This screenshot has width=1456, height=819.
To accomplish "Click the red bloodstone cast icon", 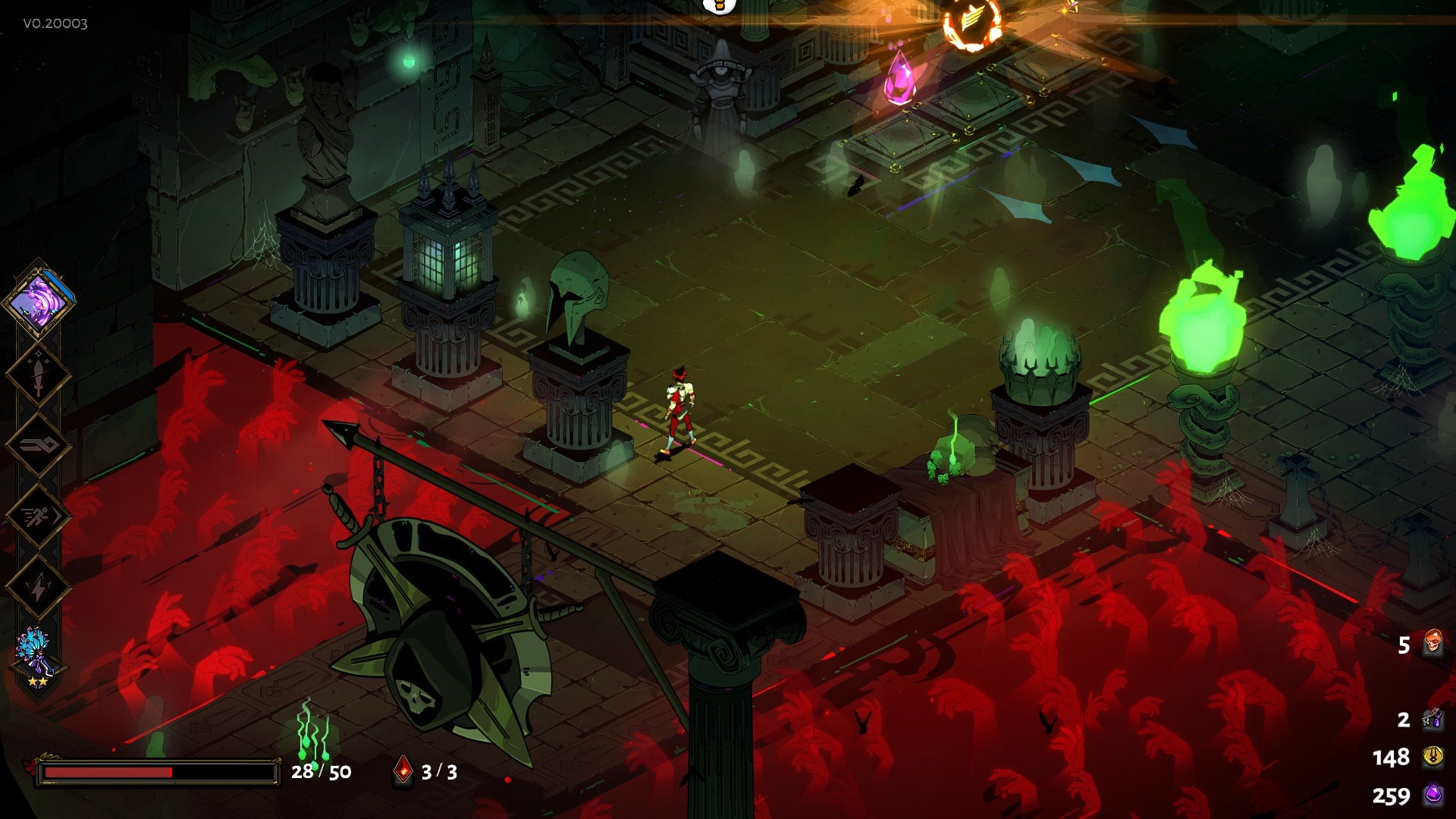I will click(403, 771).
